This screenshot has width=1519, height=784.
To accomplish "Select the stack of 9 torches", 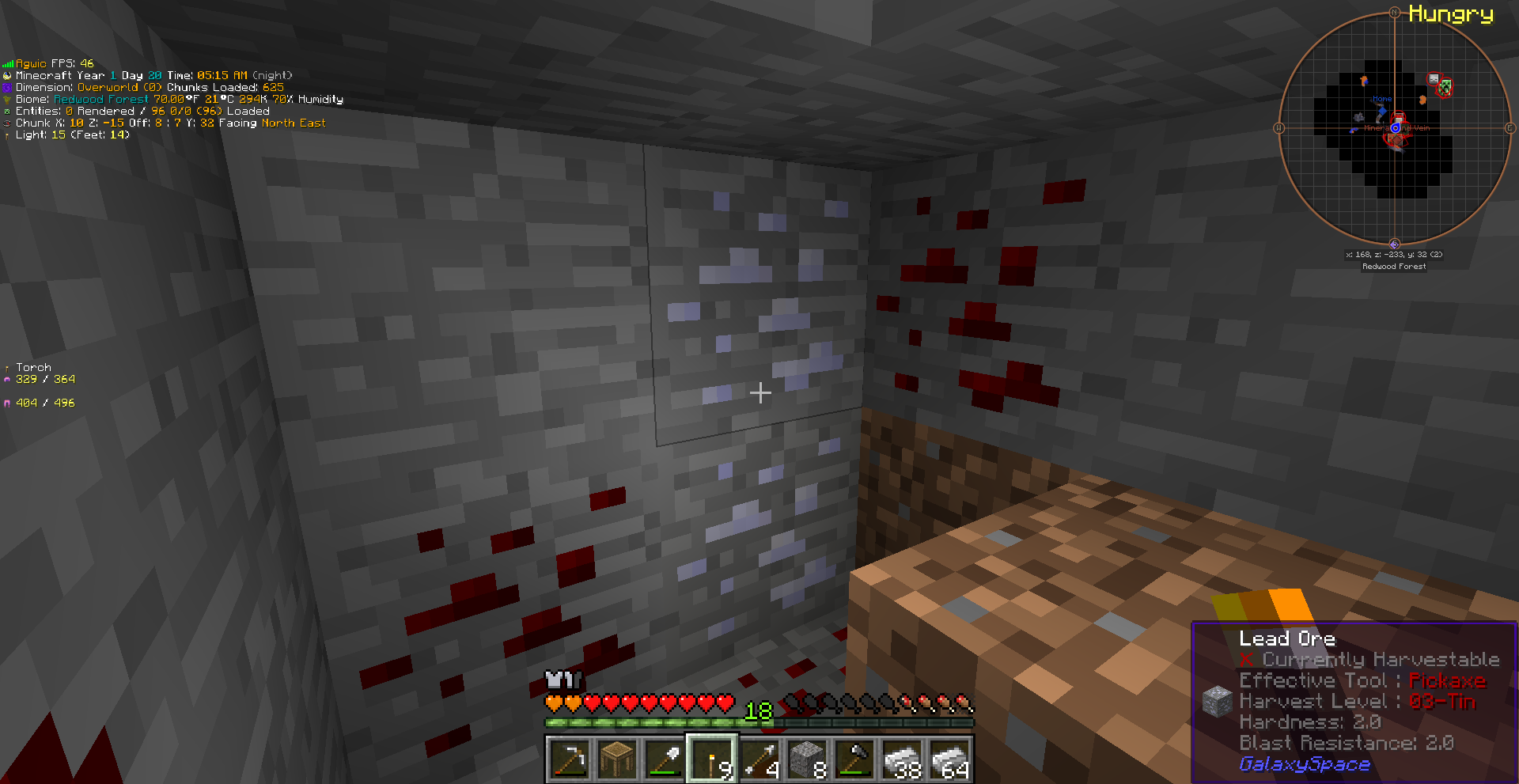I will [x=711, y=760].
